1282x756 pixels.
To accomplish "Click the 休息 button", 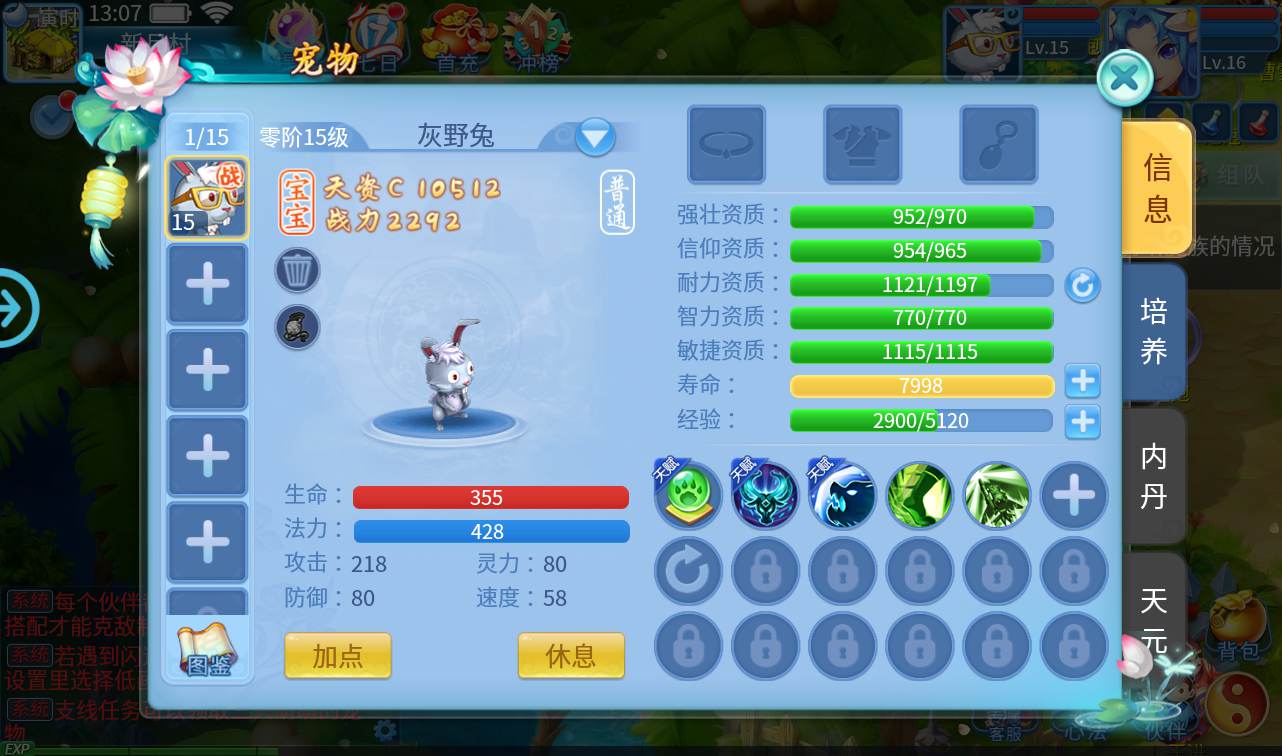I will (x=571, y=656).
